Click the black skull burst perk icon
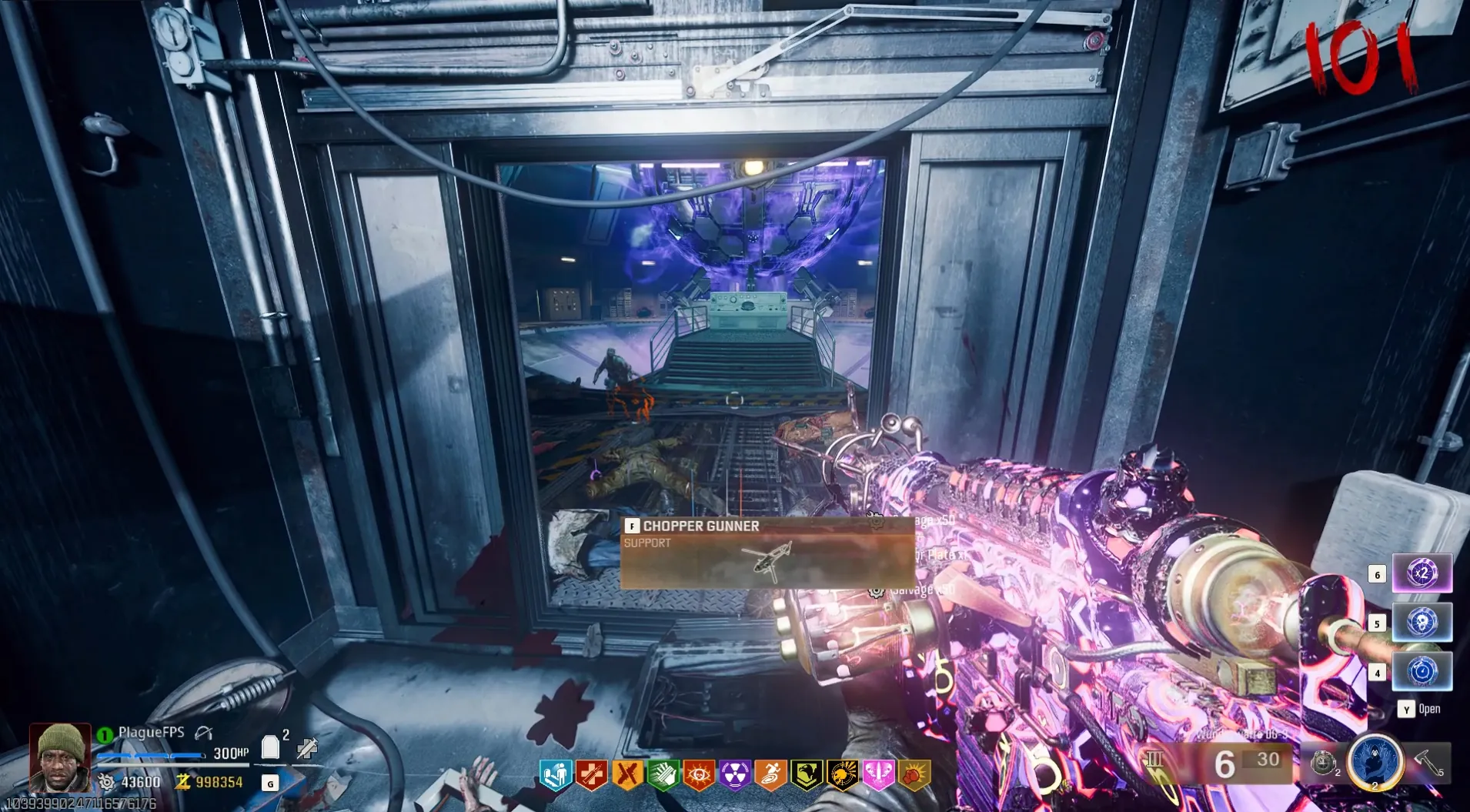 [x=843, y=775]
